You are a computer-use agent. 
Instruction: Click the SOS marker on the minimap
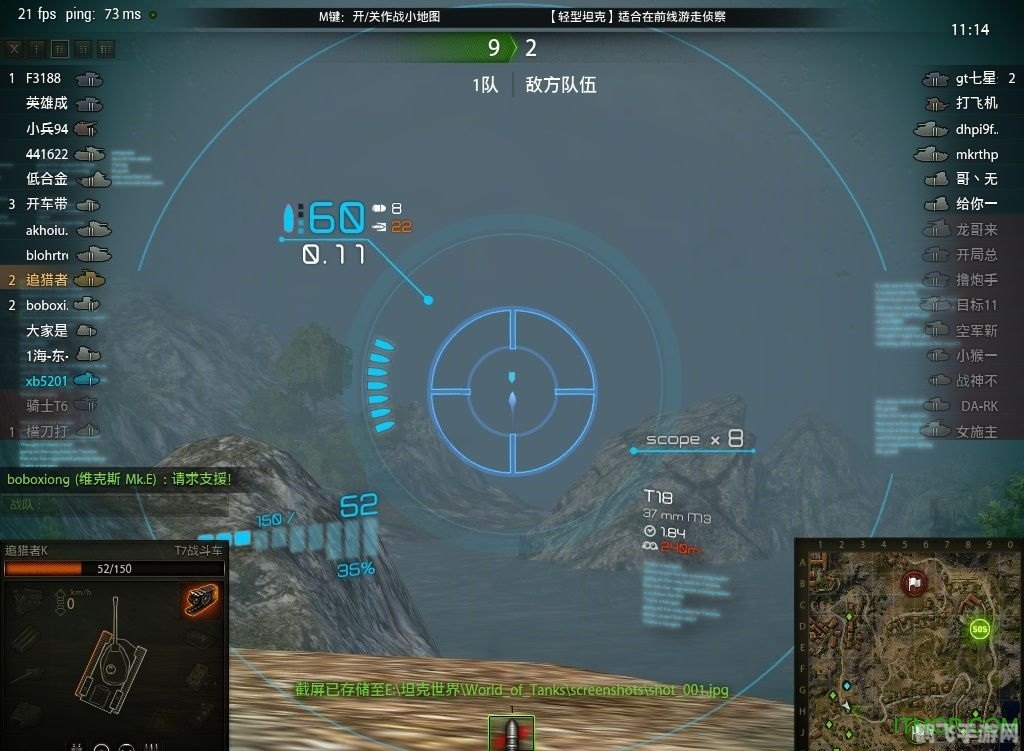tap(979, 629)
